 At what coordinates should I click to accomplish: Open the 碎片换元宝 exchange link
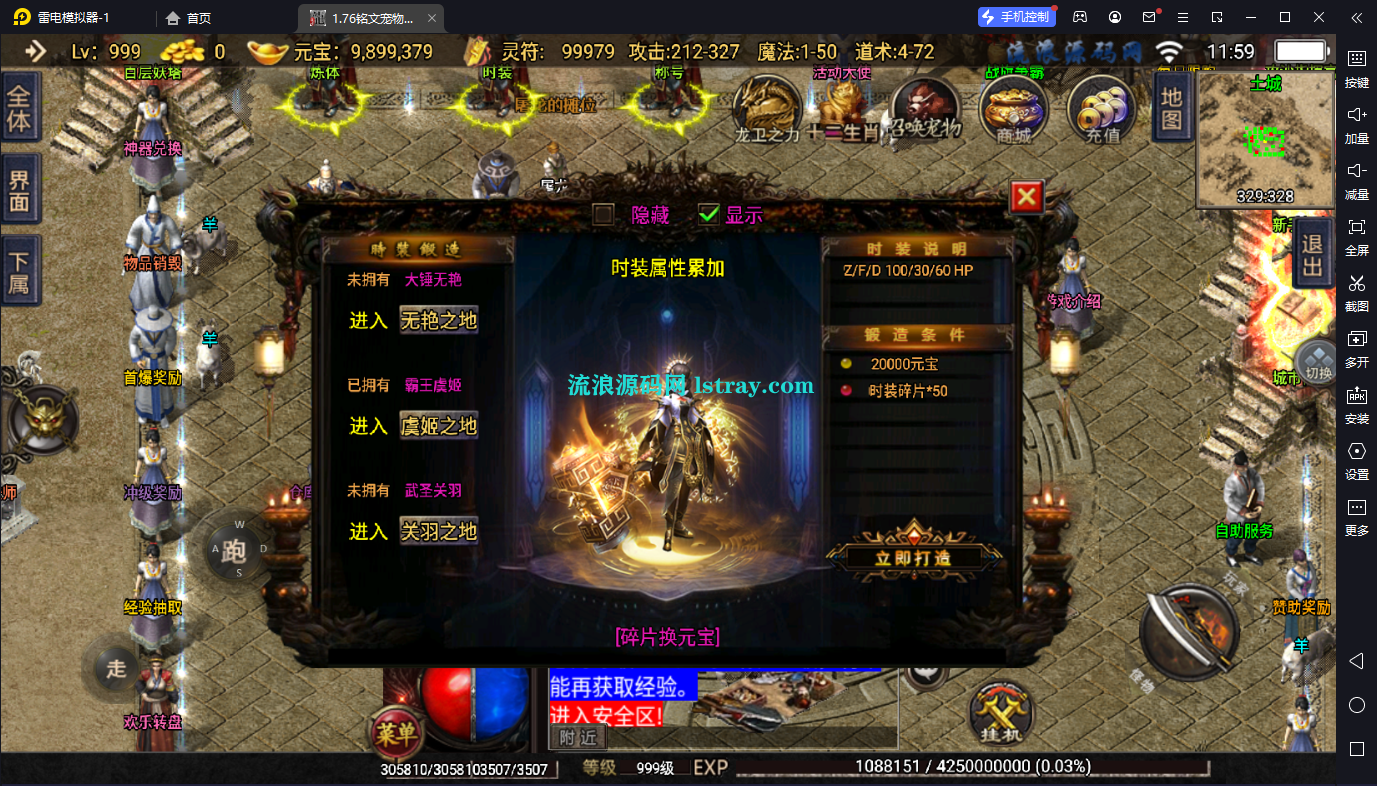(x=667, y=637)
